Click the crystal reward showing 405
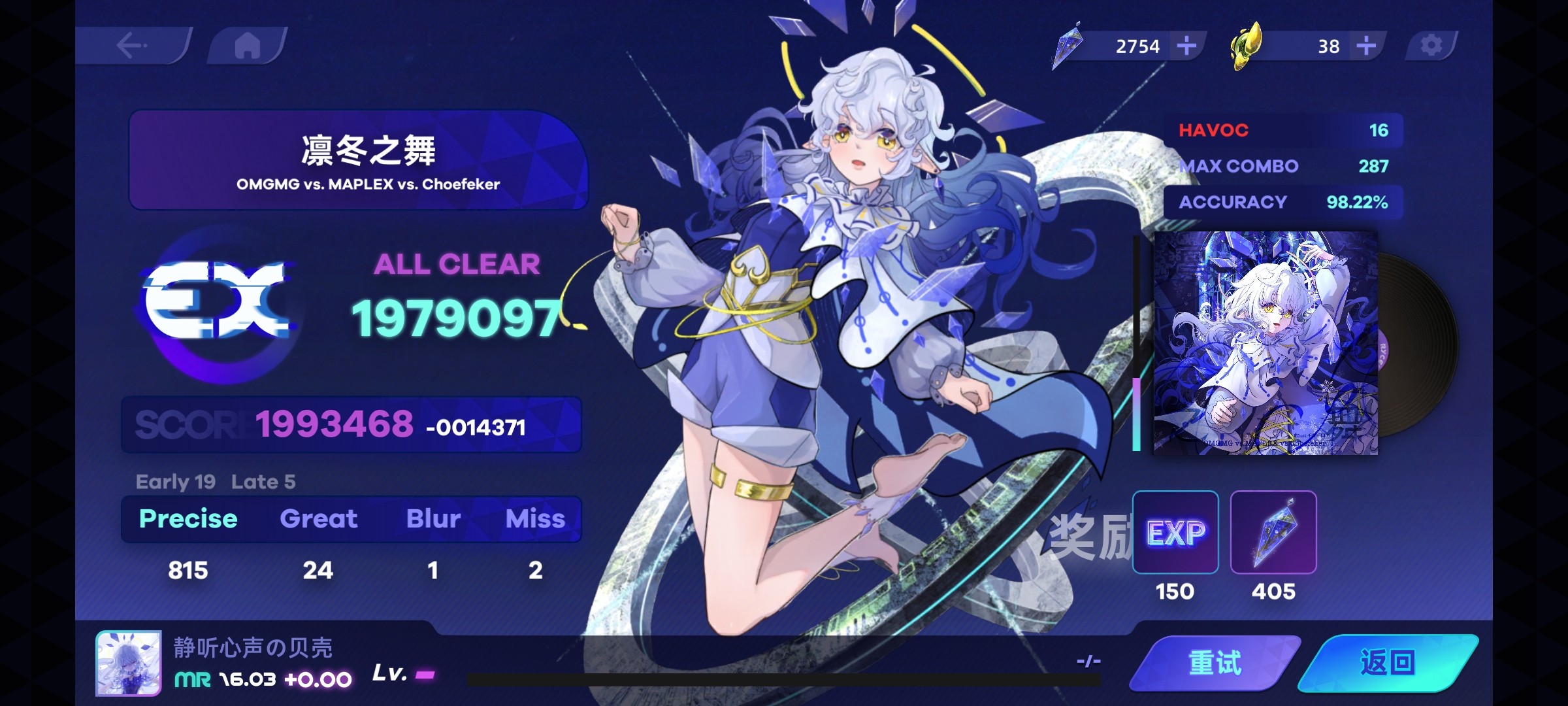1568x706 pixels. (x=1274, y=533)
